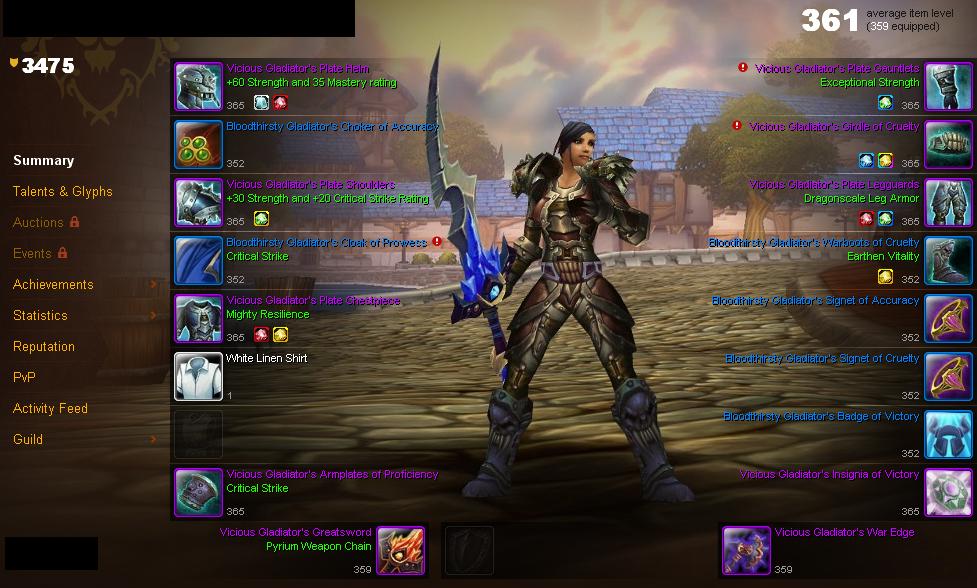Go to Talents & Glyphs

point(62,192)
